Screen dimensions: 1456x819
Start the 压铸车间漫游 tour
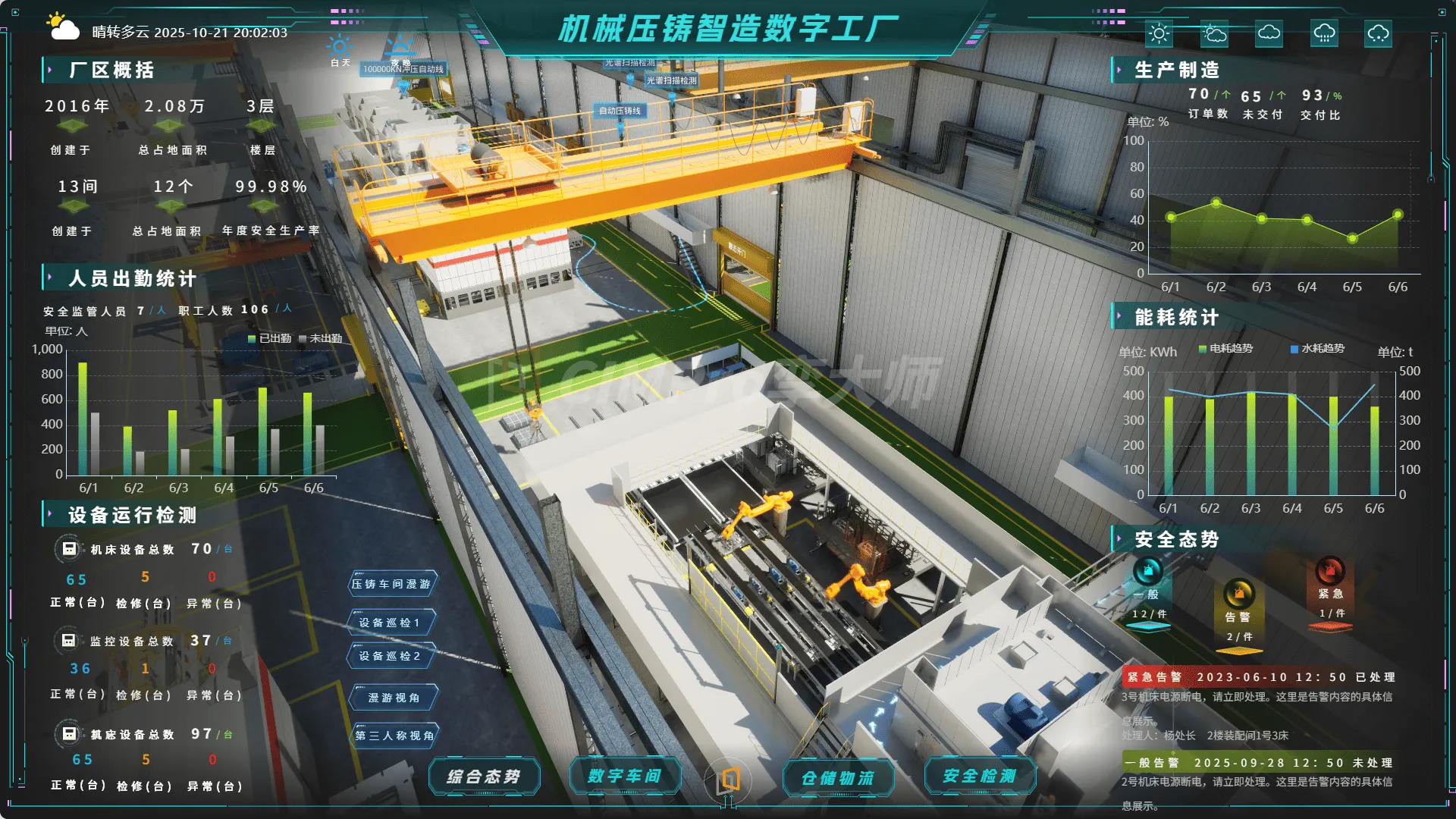pyautogui.click(x=391, y=584)
